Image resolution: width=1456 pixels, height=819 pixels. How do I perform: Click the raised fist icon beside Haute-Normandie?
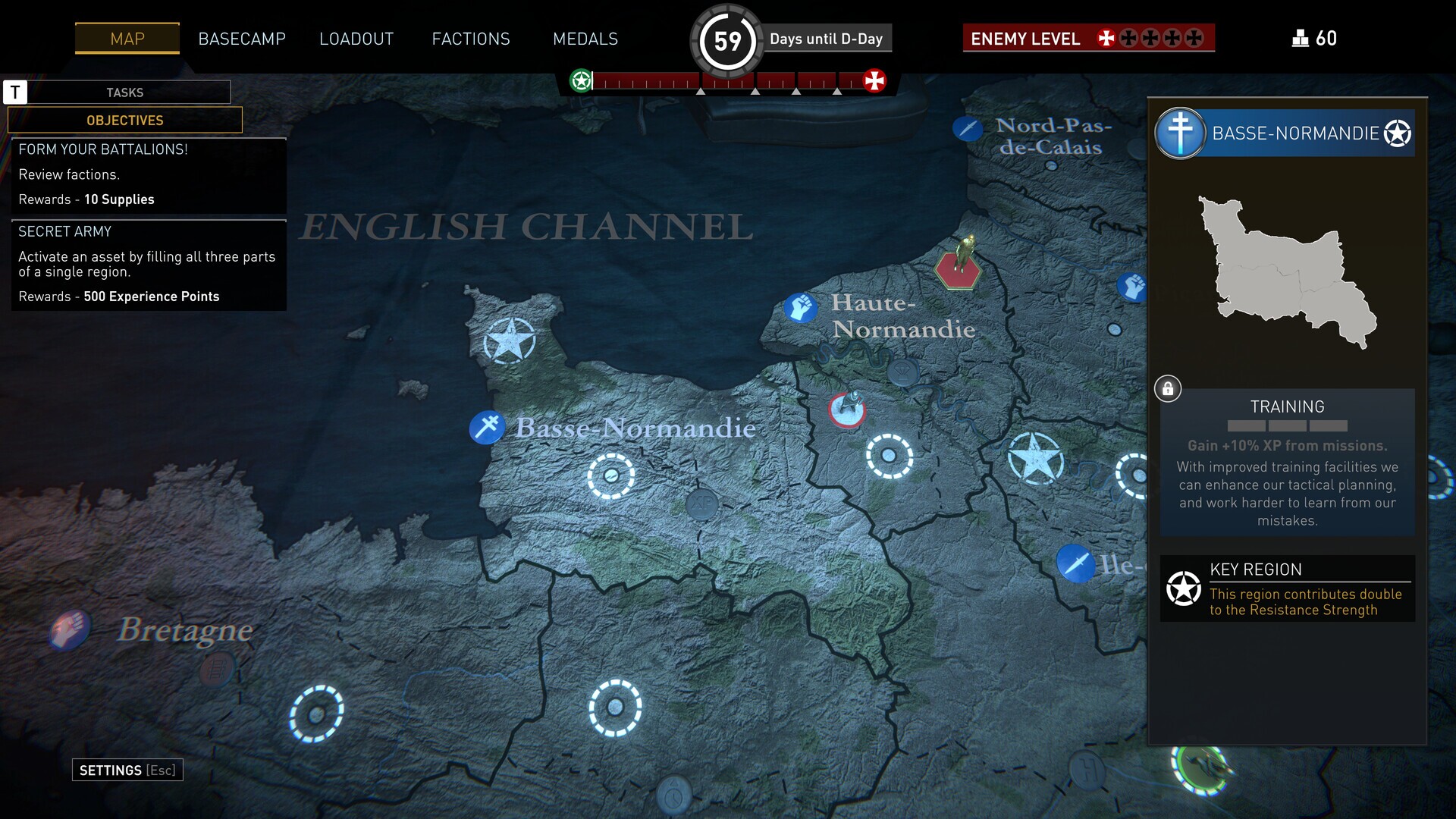[802, 308]
